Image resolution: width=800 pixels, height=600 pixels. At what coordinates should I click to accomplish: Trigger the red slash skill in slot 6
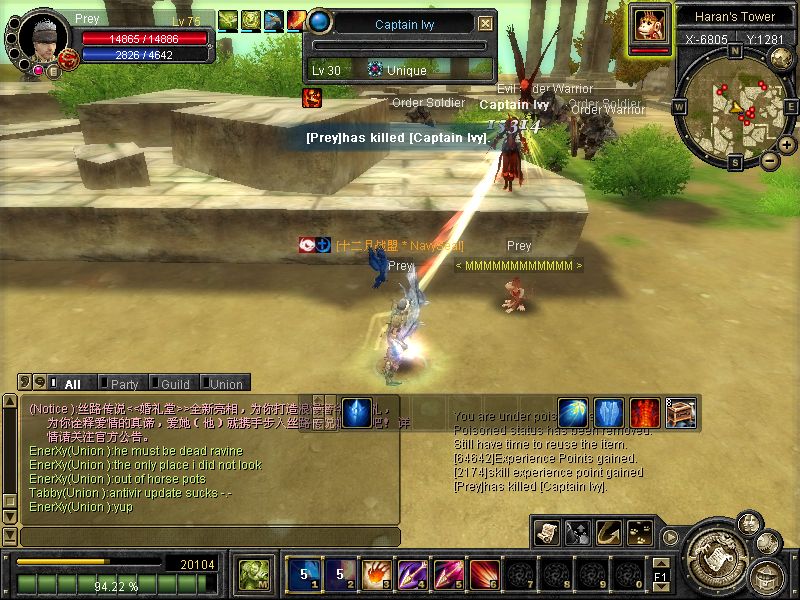pos(484,574)
